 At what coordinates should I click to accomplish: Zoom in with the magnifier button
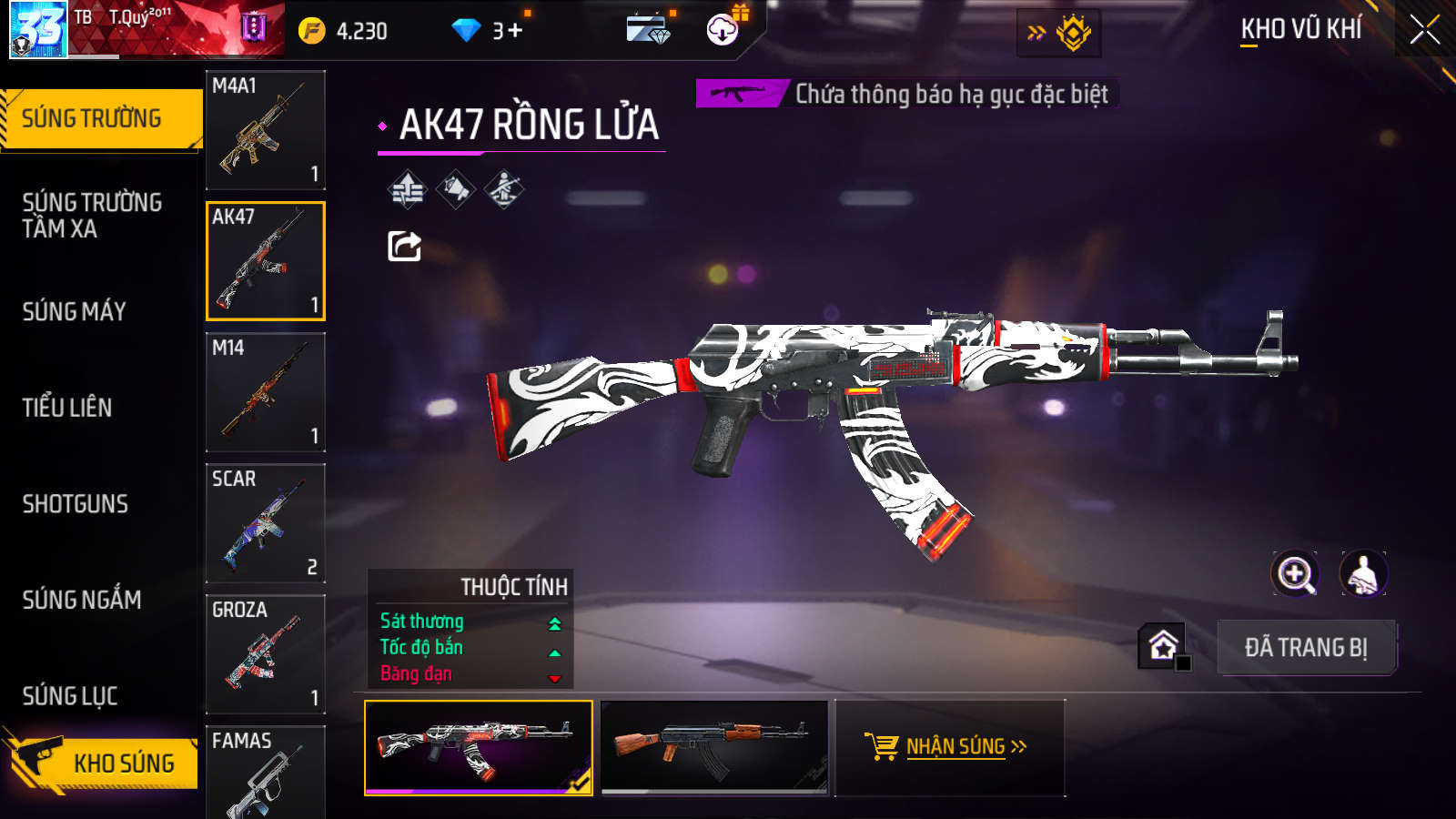1295,574
